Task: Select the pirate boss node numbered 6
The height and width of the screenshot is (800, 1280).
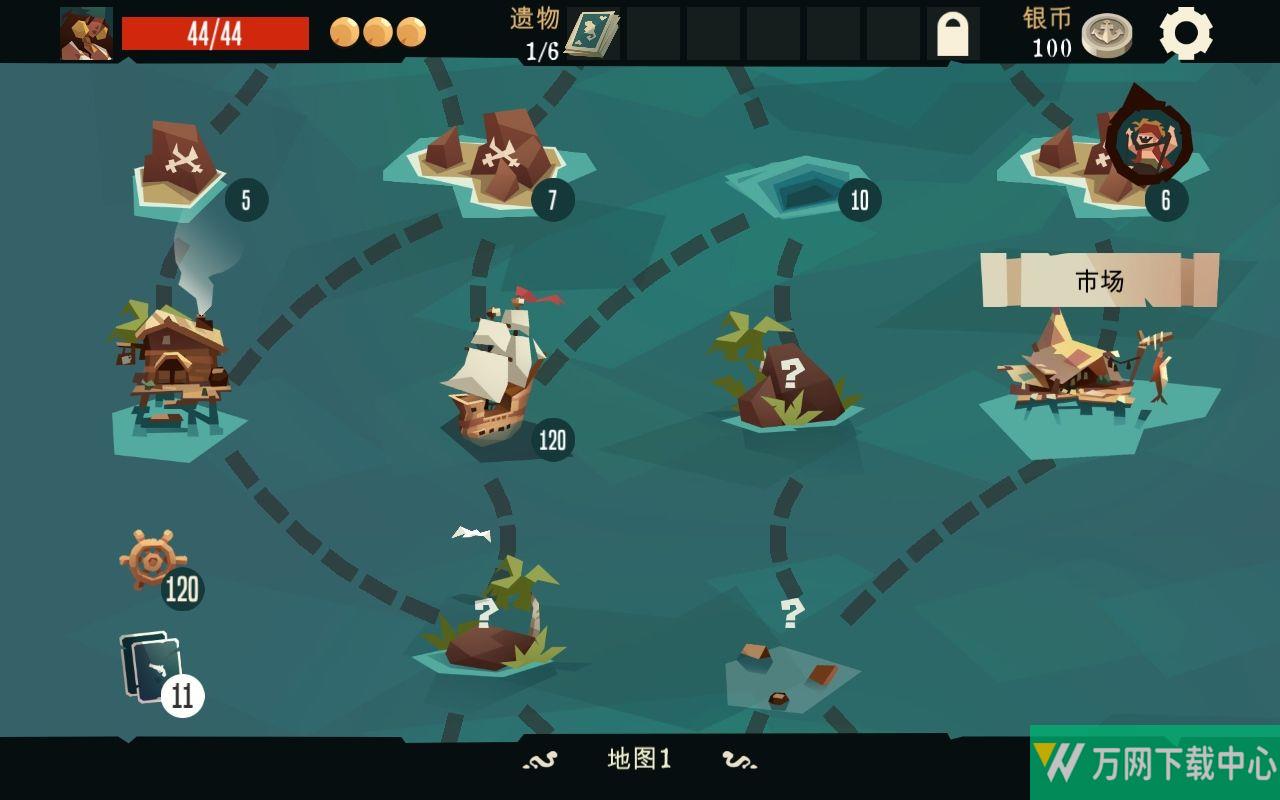Action: pyautogui.click(x=1148, y=142)
